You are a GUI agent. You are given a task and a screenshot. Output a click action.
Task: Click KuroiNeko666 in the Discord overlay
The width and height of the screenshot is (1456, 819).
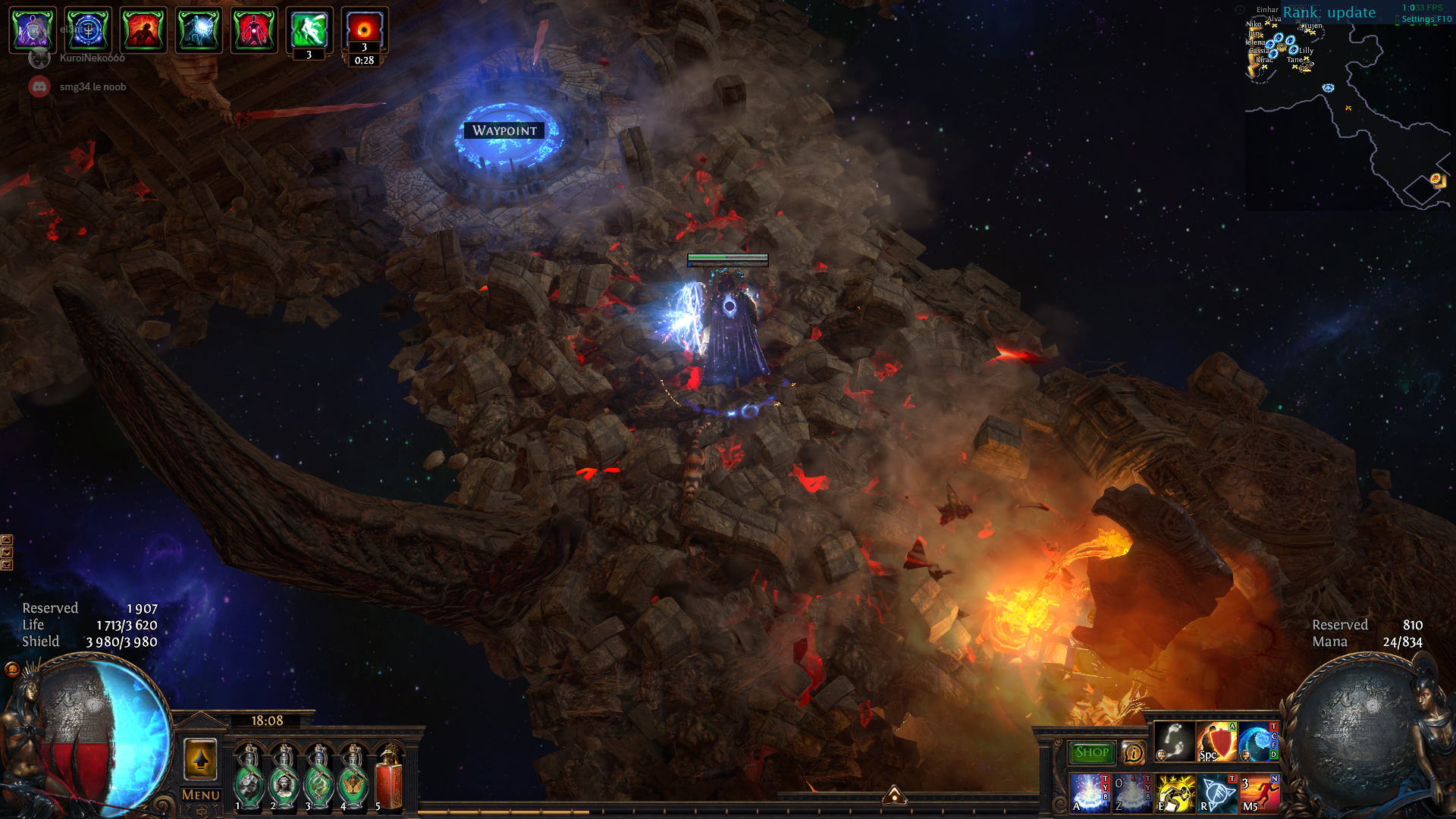[x=92, y=58]
